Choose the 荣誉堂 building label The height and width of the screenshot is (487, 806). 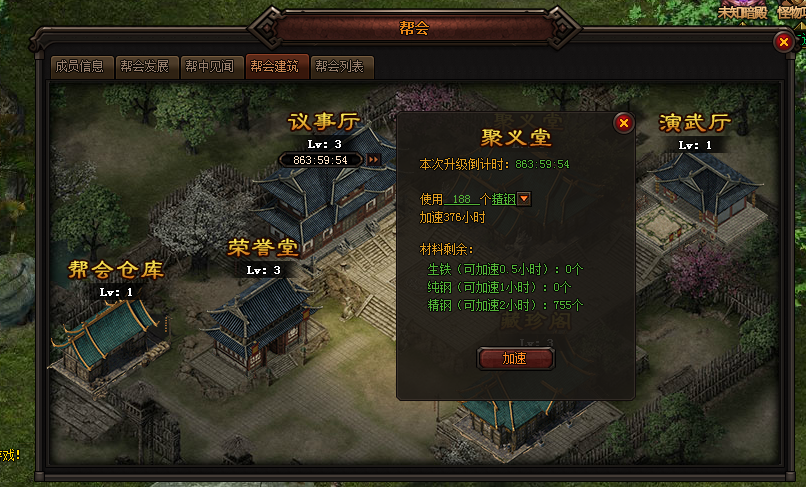click(x=263, y=246)
